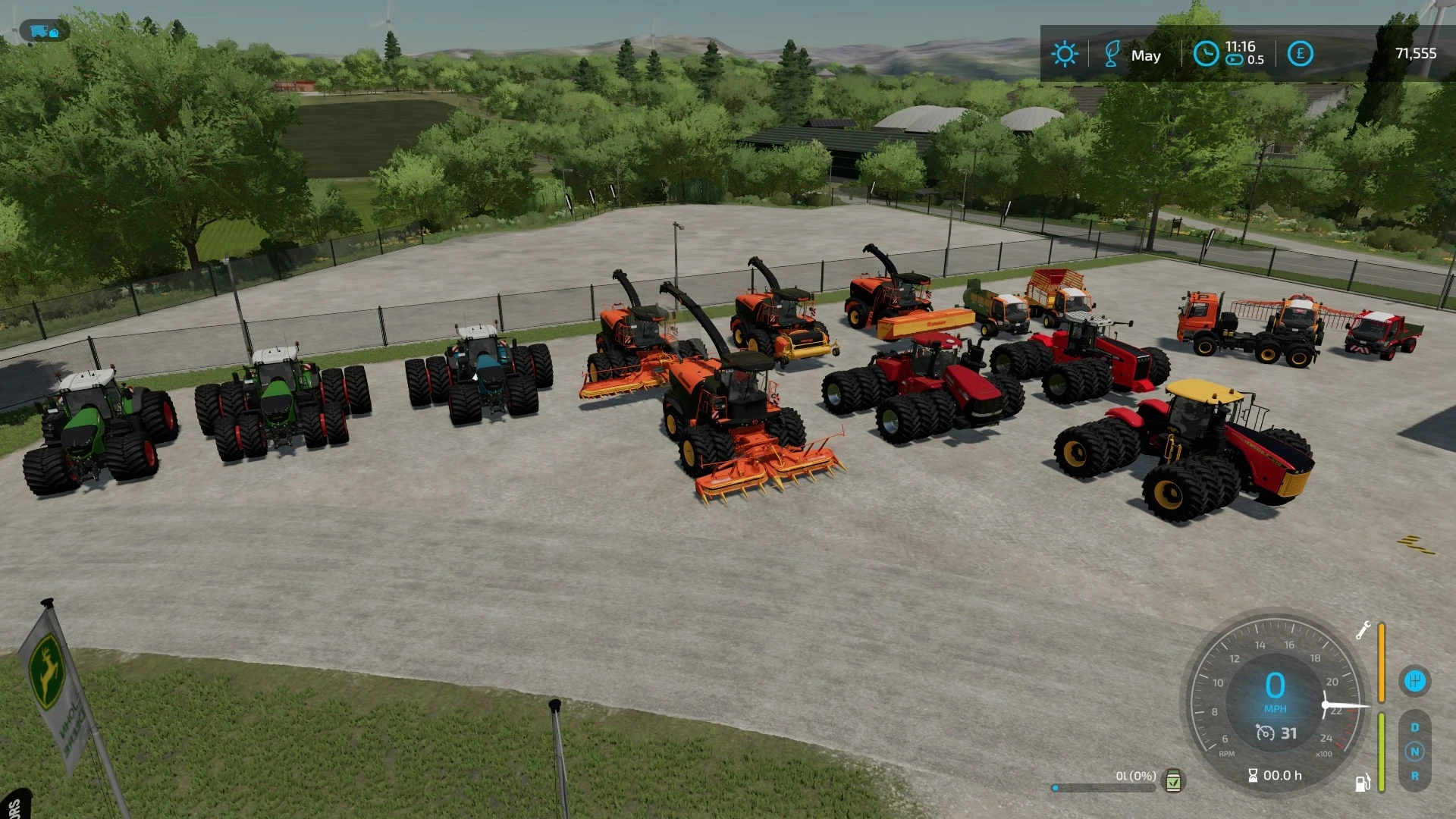Screen dimensions: 1456x819
Task: Click the hourglass operating-hours icon
Action: coord(1253,776)
